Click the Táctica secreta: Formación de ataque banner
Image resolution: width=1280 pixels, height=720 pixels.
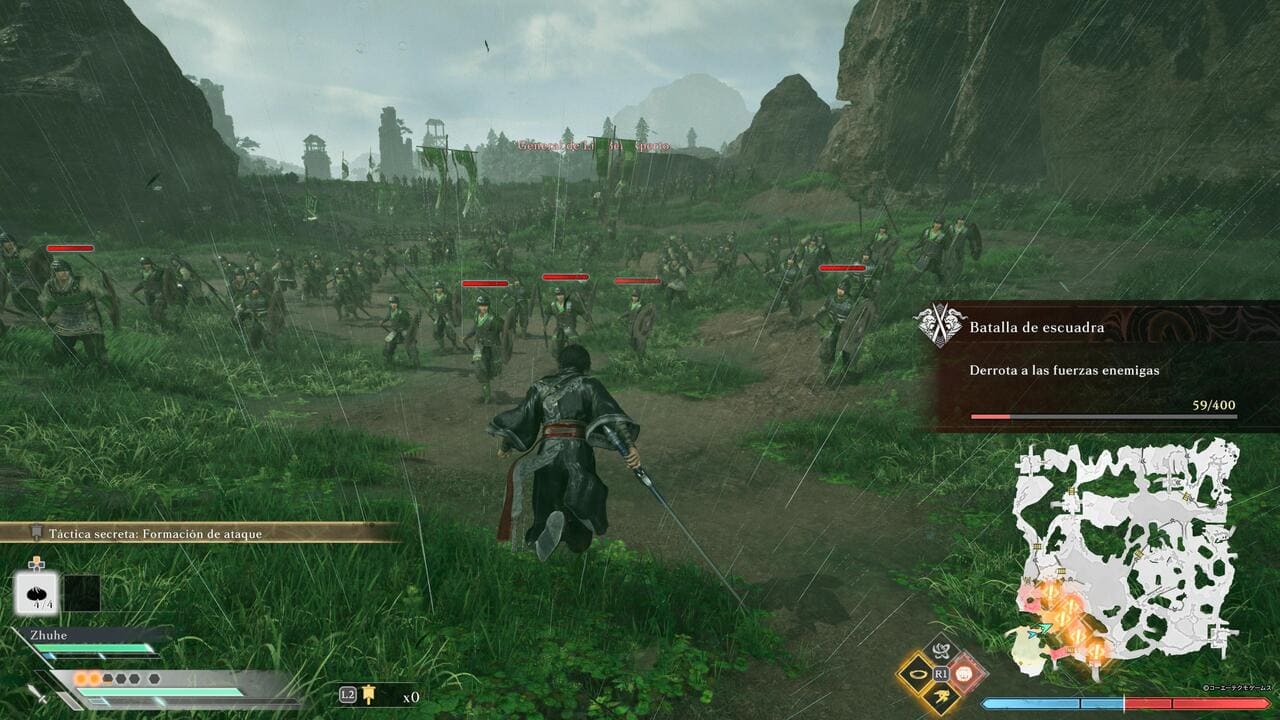point(200,533)
